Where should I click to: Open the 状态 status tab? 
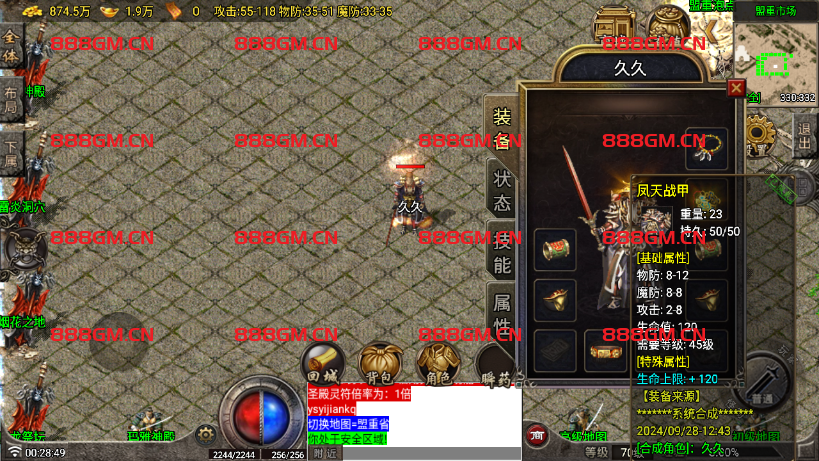pos(501,189)
